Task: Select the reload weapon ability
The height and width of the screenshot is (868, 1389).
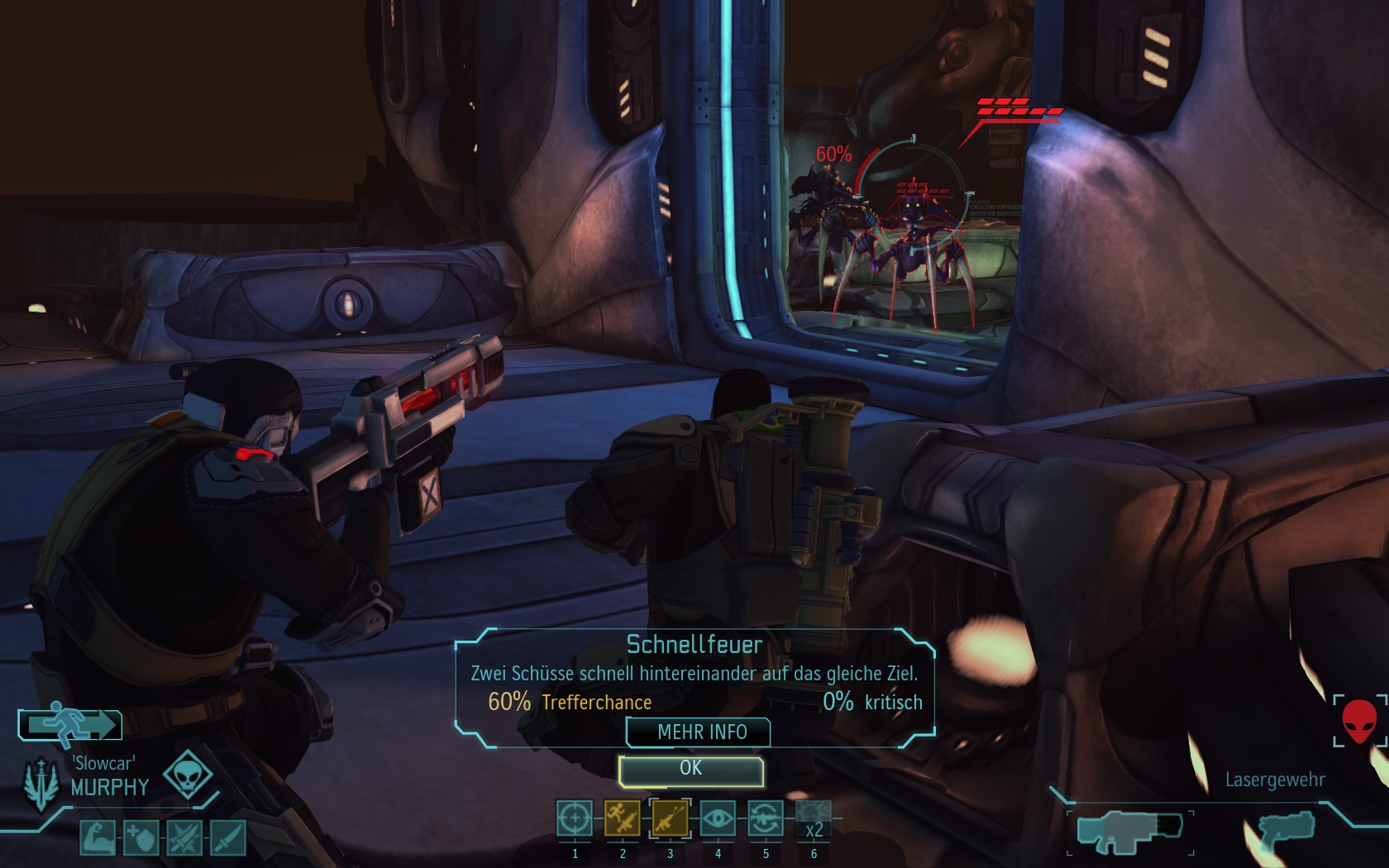Action: coord(766,819)
